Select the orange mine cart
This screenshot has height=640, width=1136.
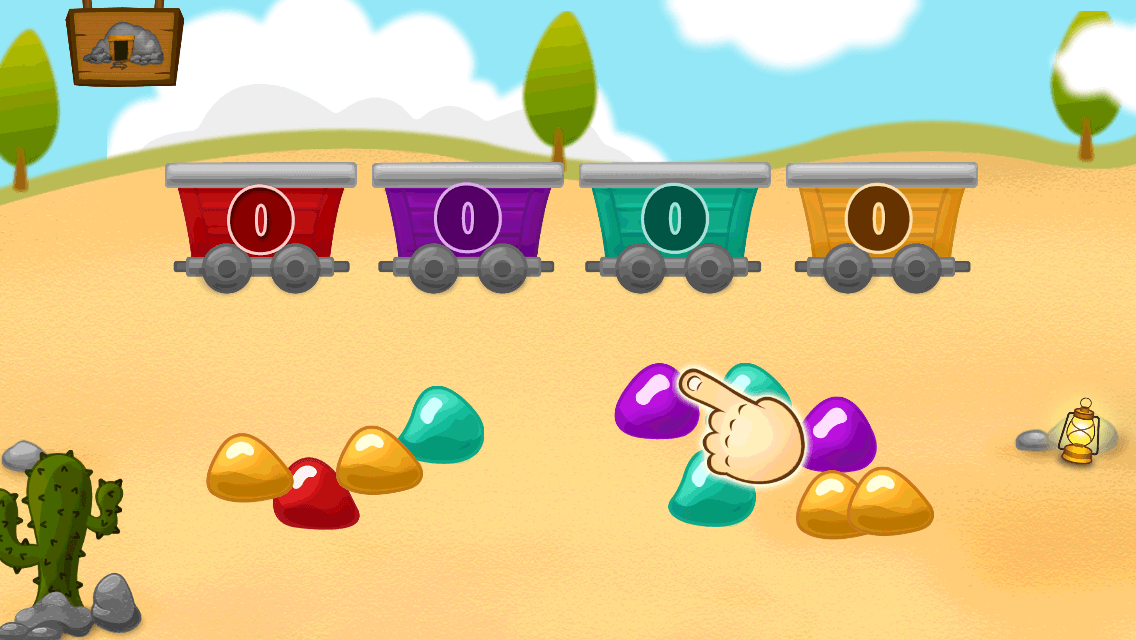880,220
